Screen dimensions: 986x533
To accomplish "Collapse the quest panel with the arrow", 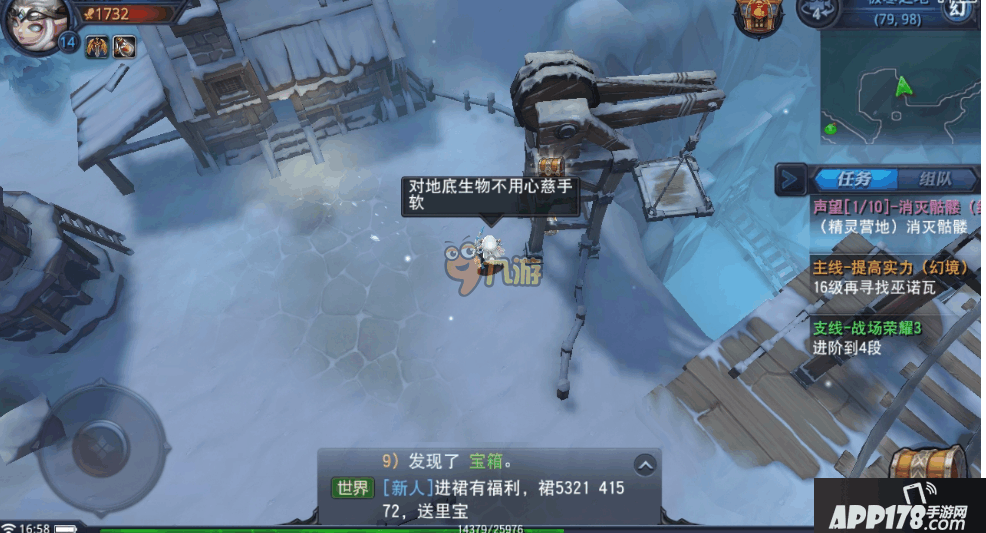I will pyautogui.click(x=792, y=179).
